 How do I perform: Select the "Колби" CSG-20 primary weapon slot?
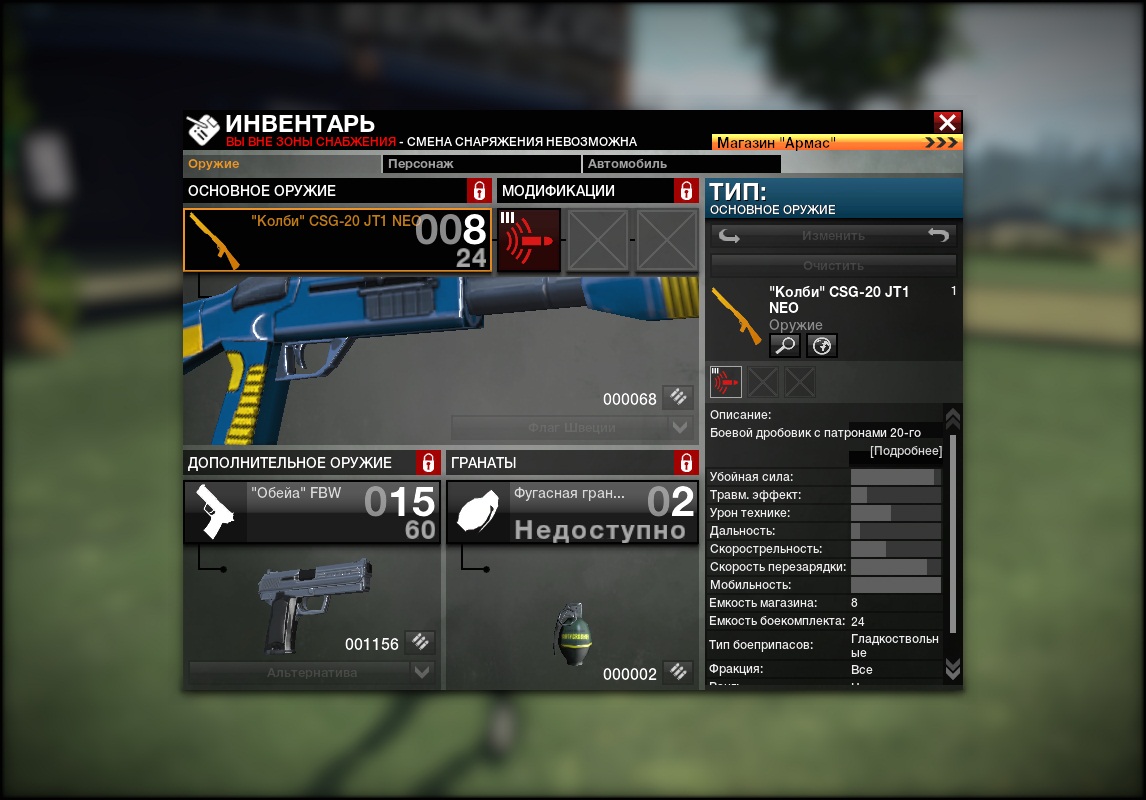337,240
